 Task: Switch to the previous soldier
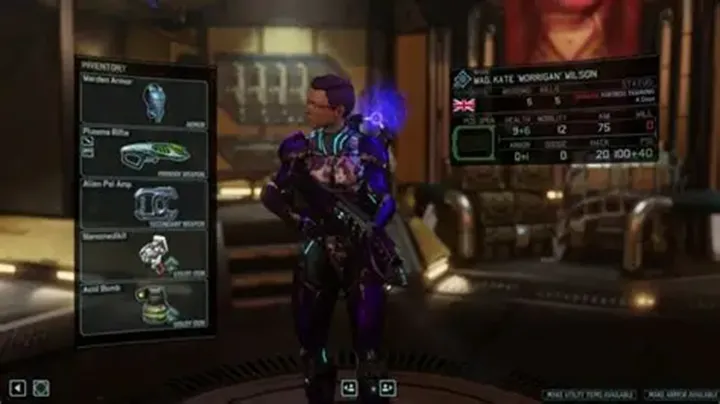349,387
